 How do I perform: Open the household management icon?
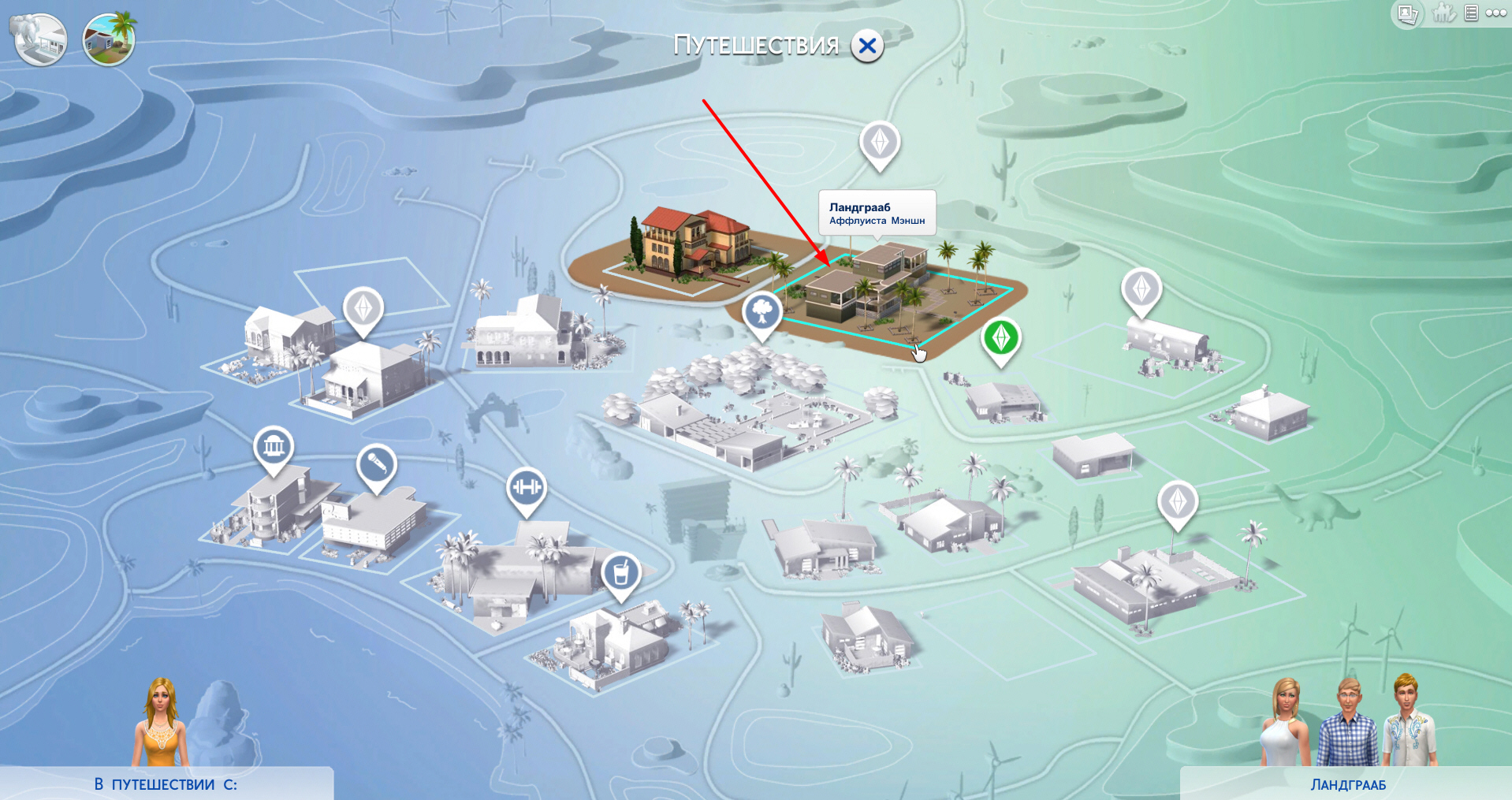pyautogui.click(x=1443, y=13)
